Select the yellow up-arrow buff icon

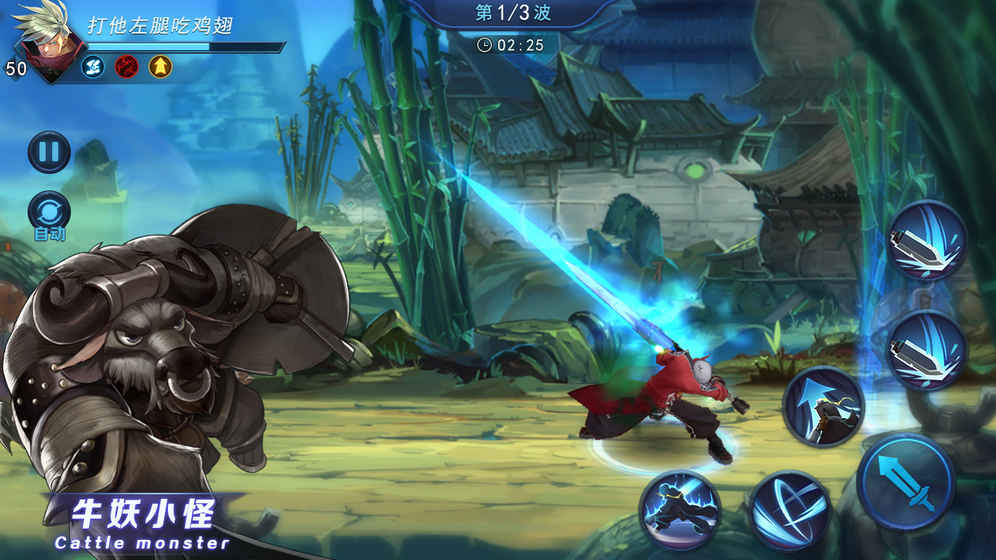point(160,66)
